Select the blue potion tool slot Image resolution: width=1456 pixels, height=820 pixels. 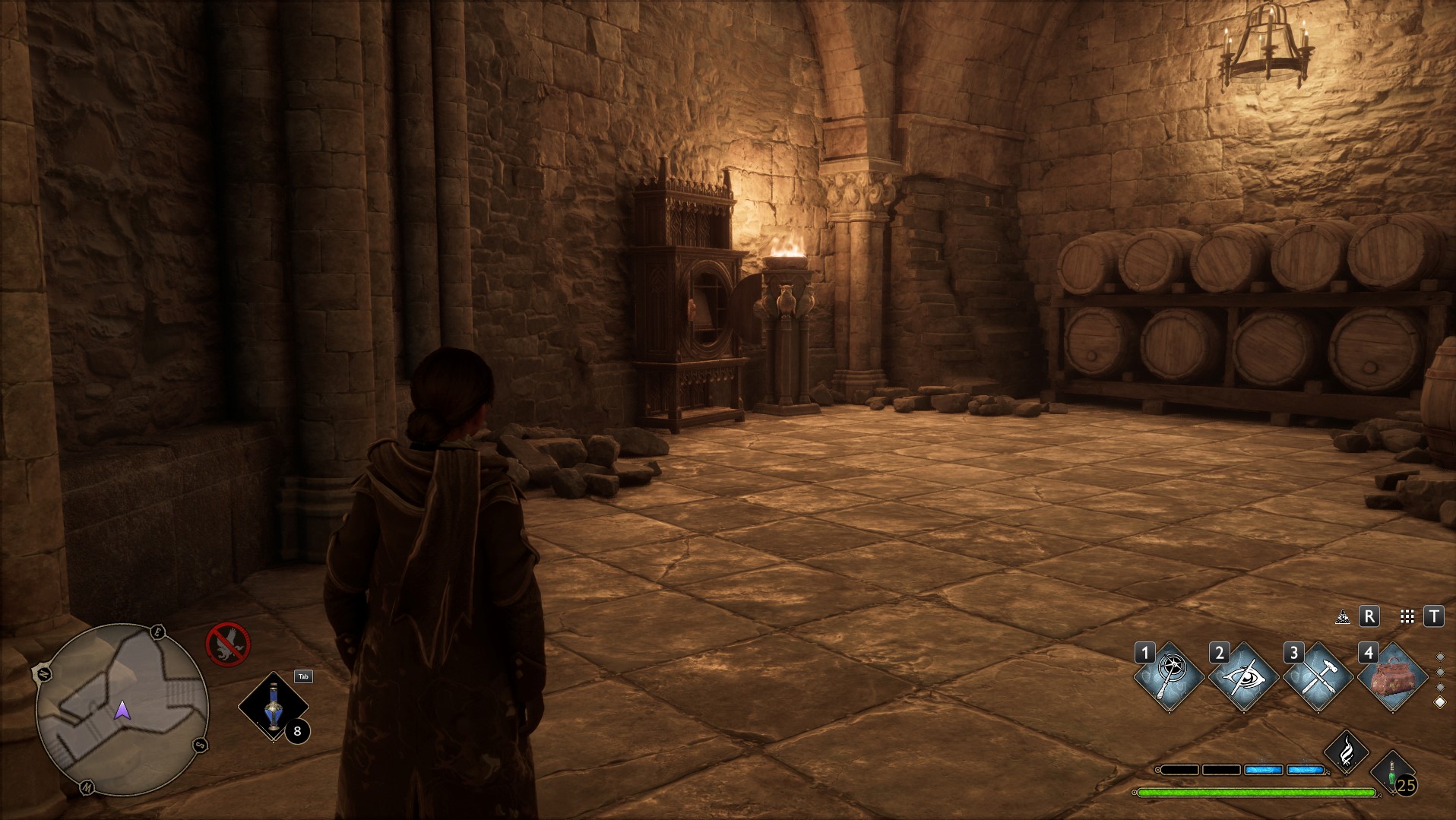pos(274,707)
